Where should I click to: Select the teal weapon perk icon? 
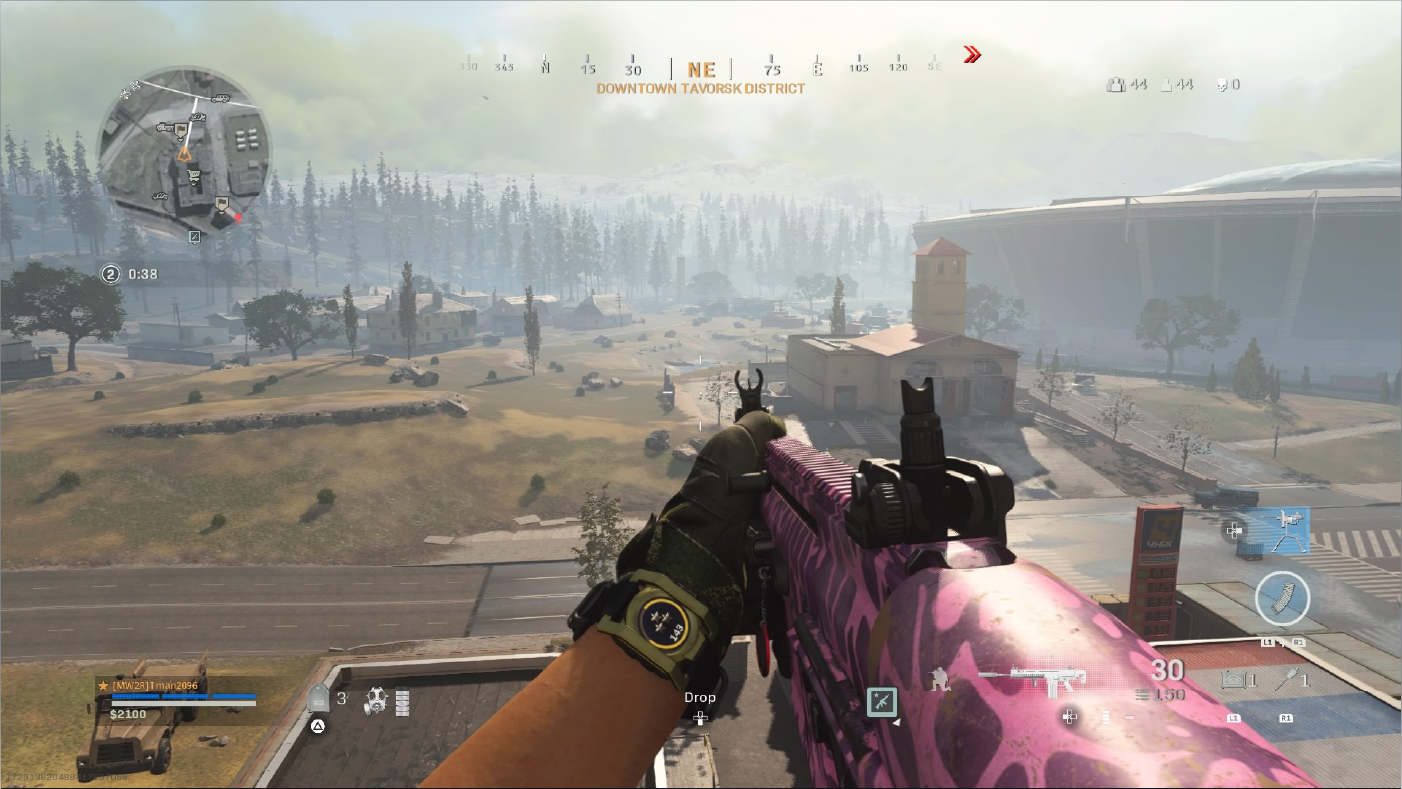[881, 702]
